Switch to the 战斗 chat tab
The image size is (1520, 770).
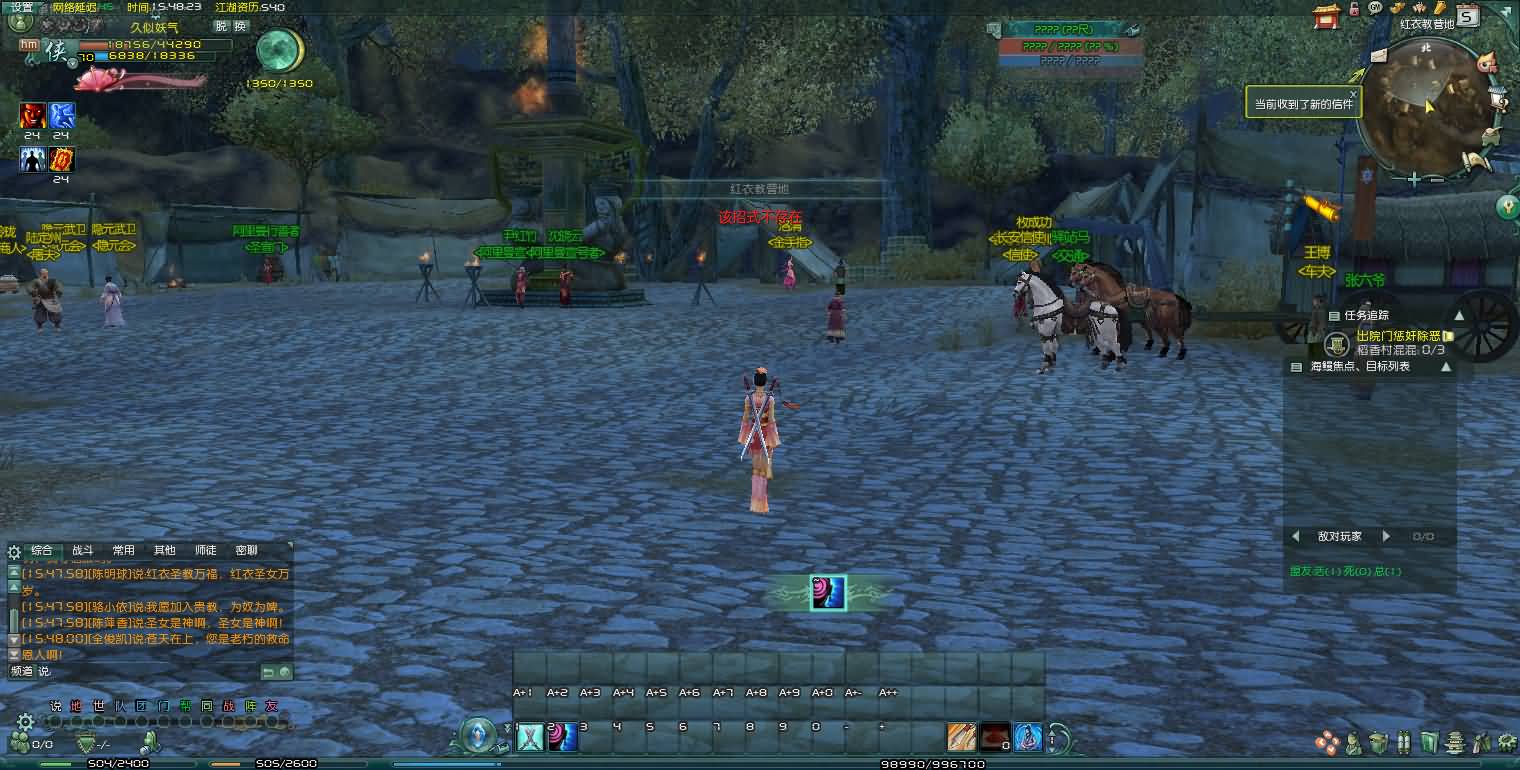(x=82, y=550)
